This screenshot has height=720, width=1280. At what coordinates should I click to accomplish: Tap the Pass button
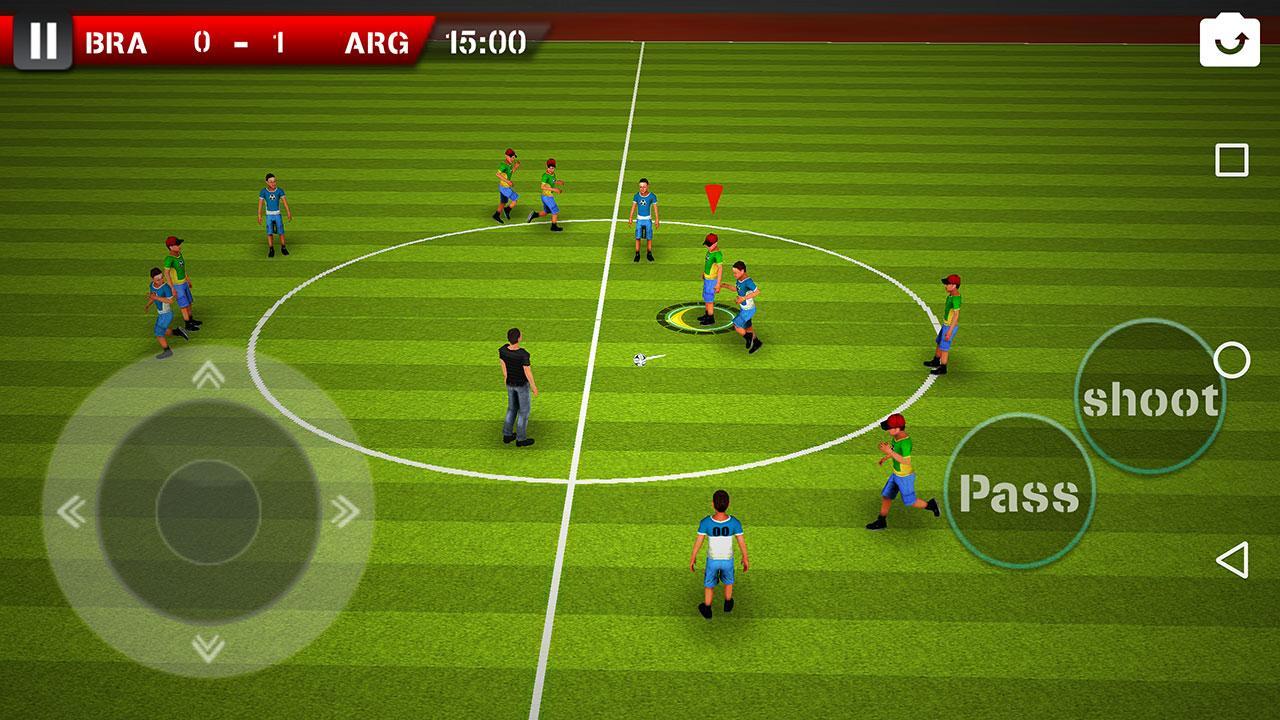1020,490
